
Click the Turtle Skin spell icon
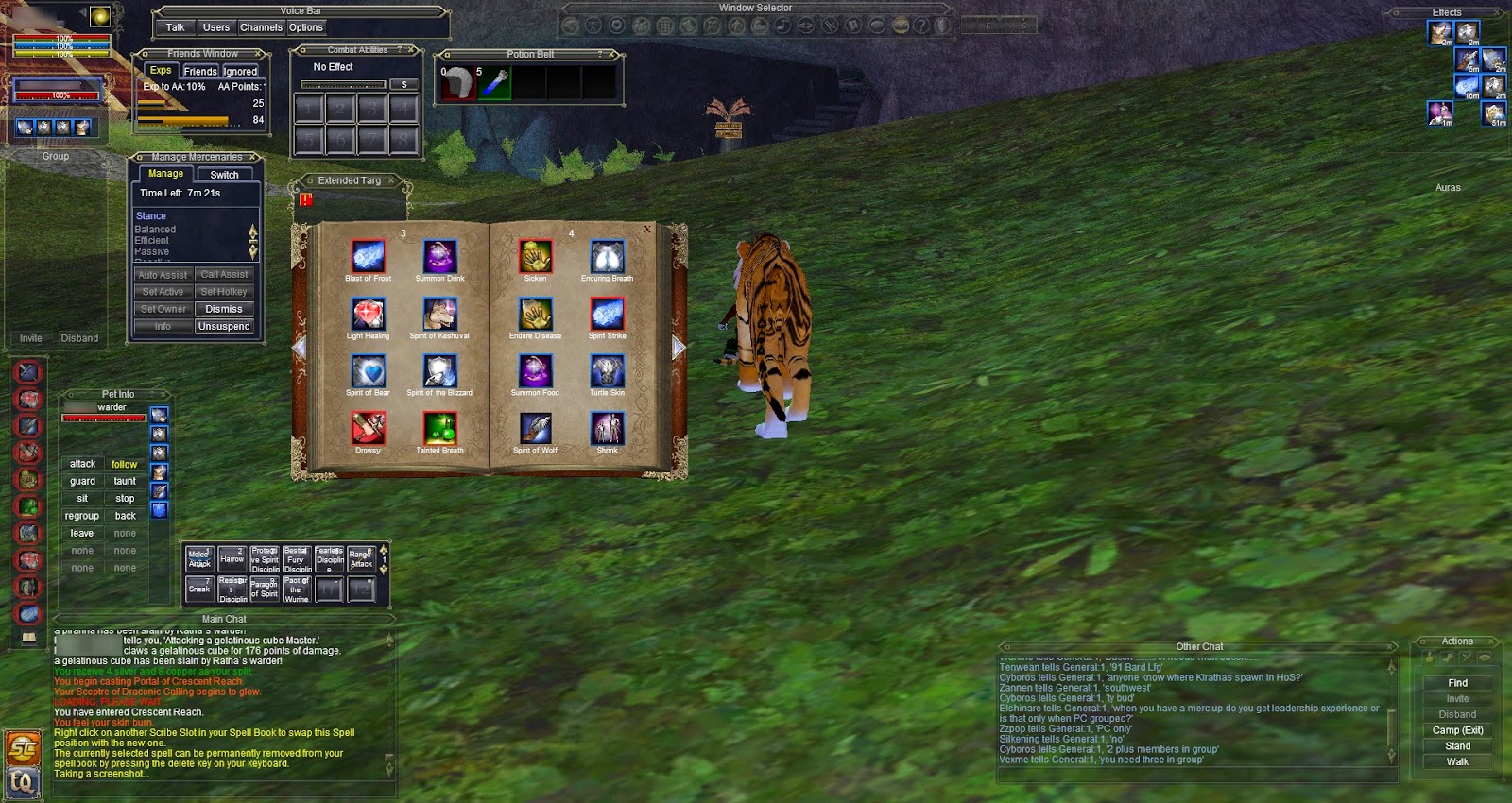pos(606,370)
